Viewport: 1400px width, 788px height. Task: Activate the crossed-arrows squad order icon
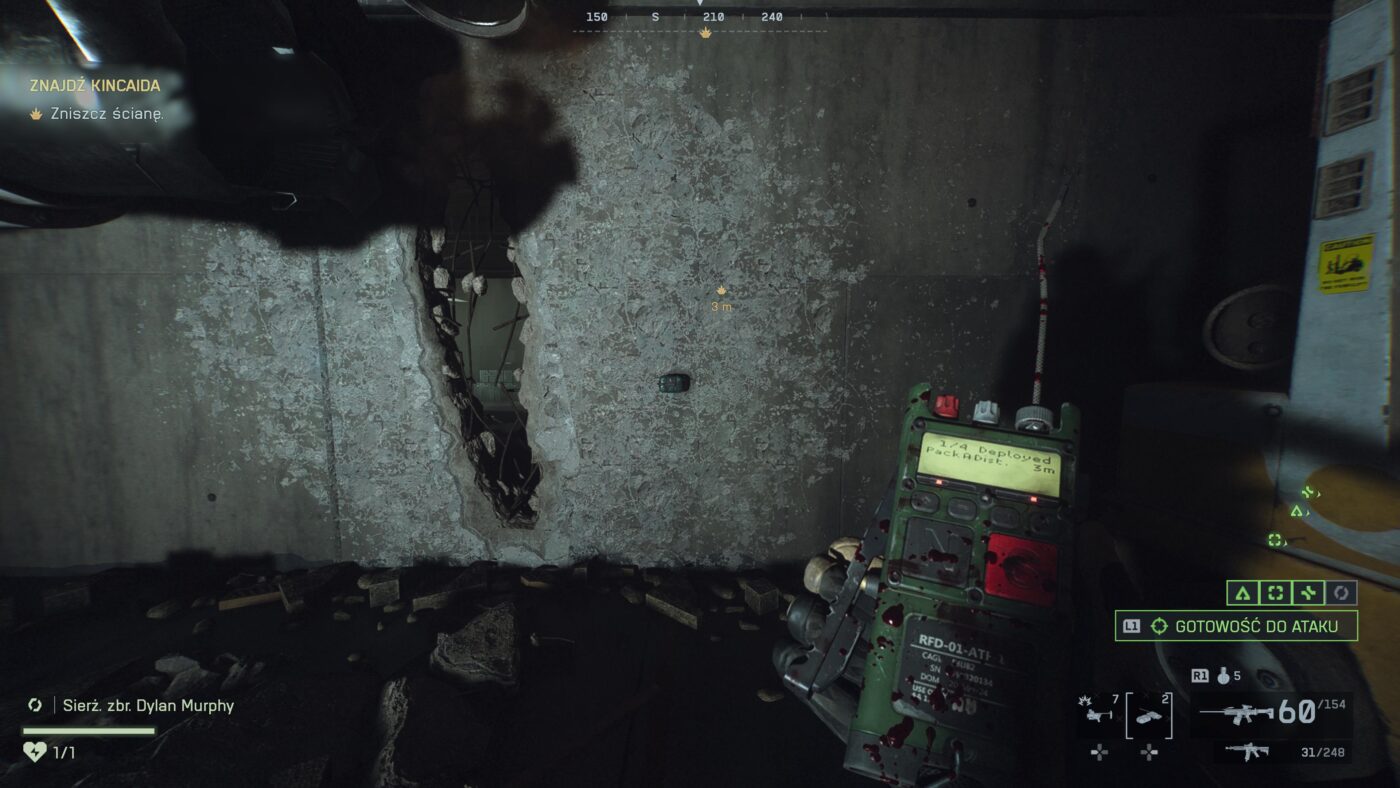pyautogui.click(x=1308, y=593)
